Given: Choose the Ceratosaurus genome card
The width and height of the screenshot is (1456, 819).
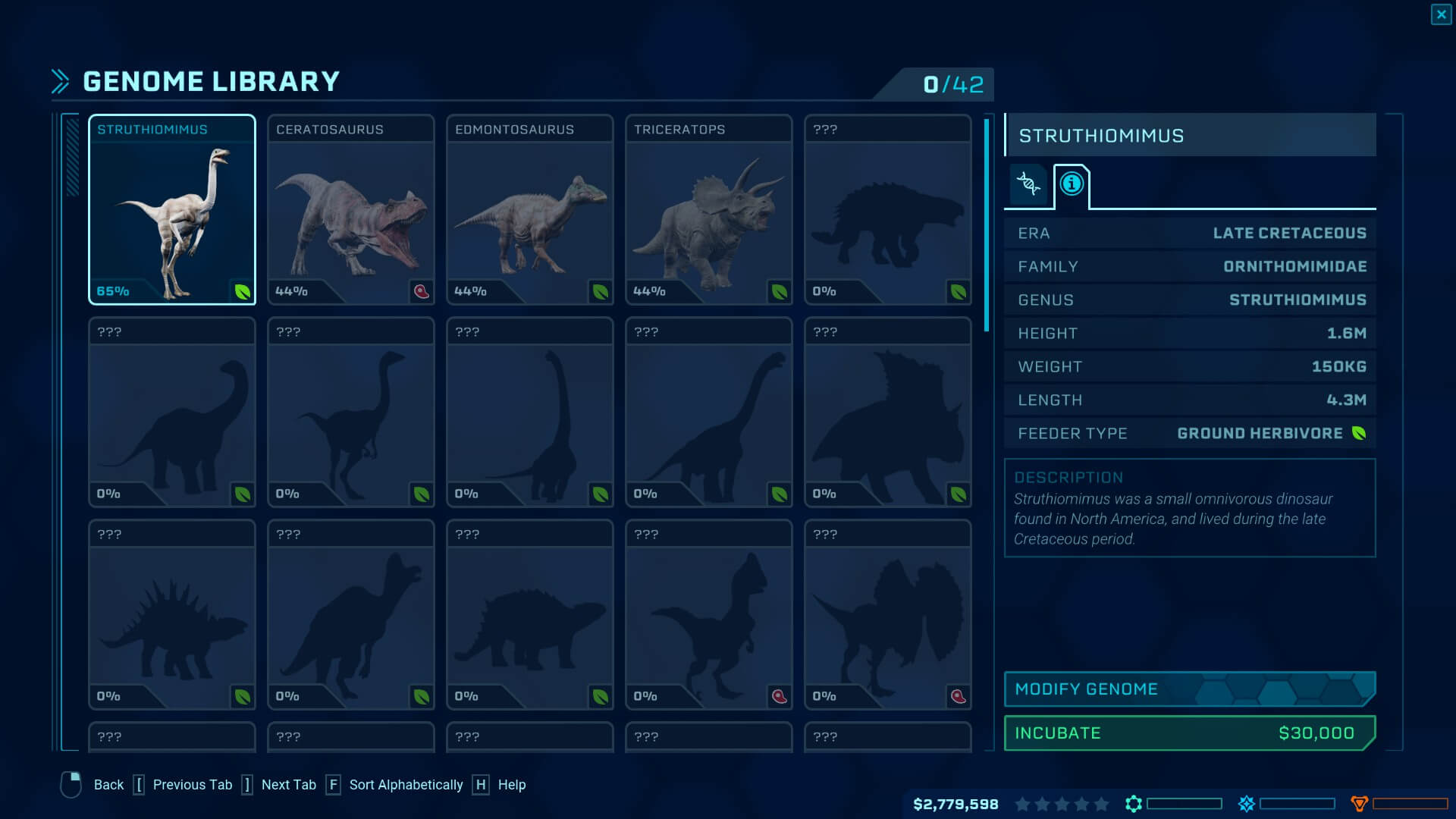Looking at the screenshot, I should point(351,210).
